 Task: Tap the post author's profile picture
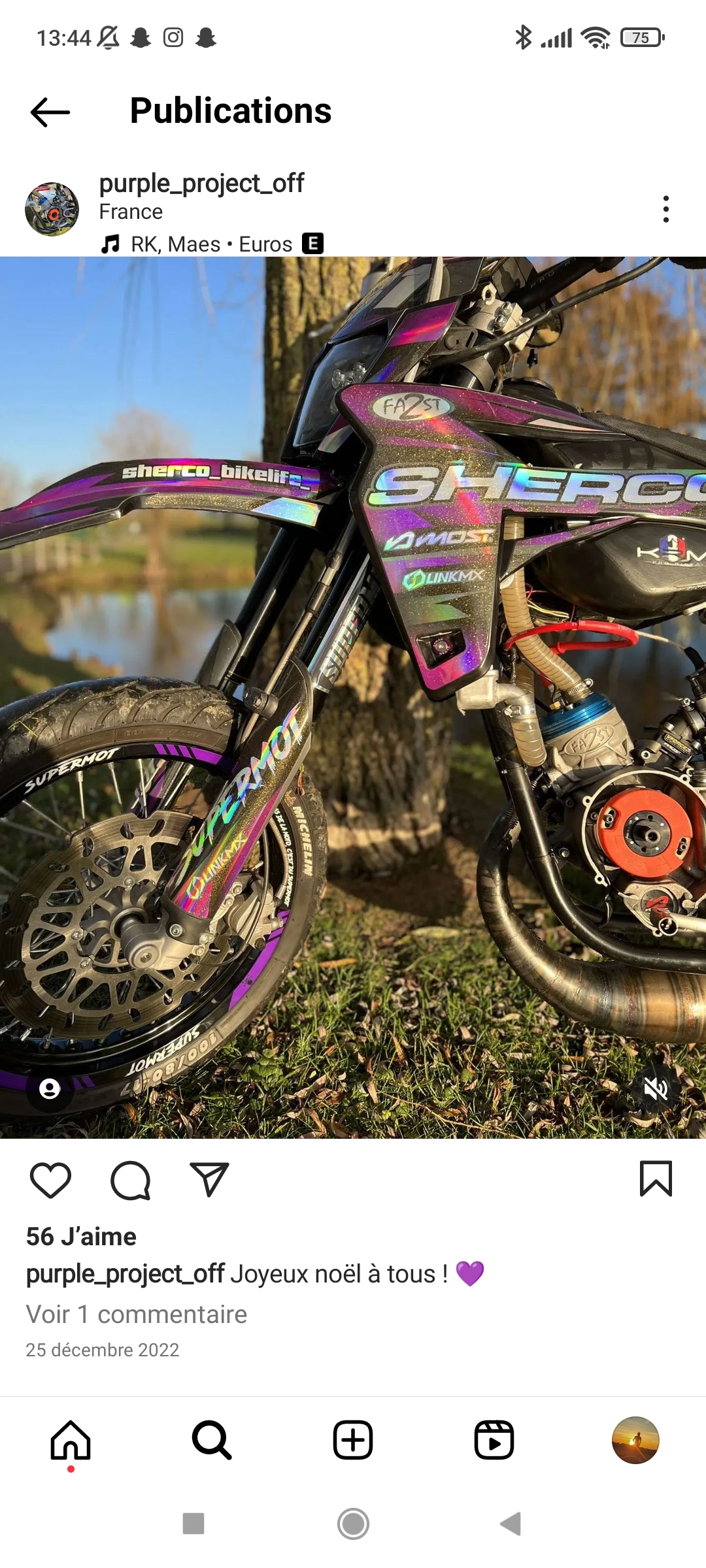point(52,209)
